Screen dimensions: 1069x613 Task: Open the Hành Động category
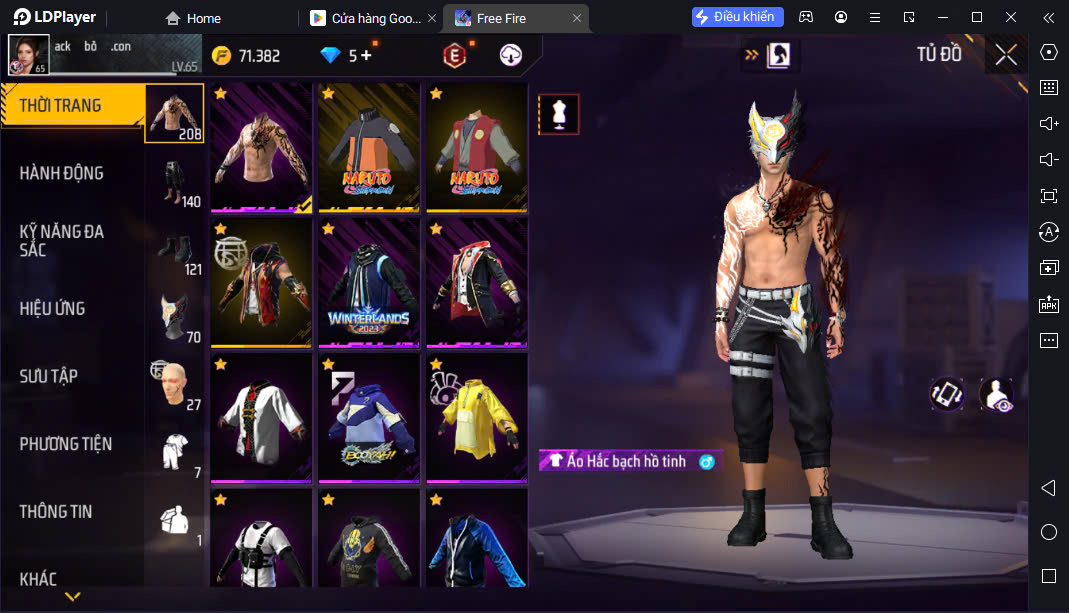click(x=62, y=173)
